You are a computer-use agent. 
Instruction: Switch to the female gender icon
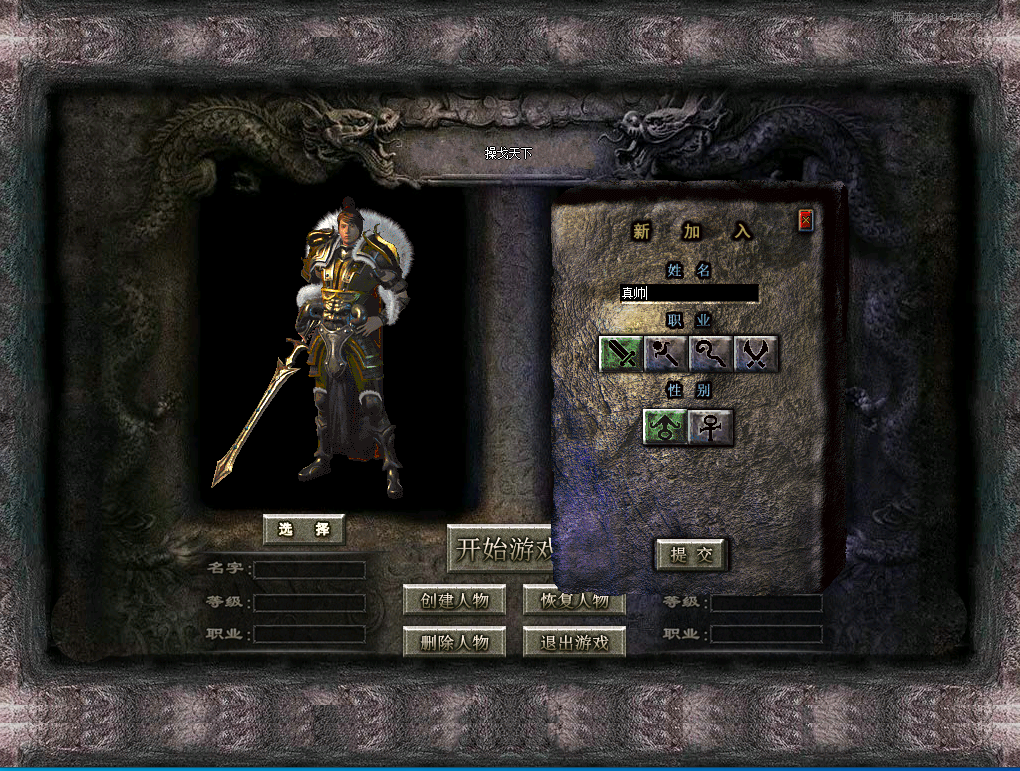coord(711,427)
